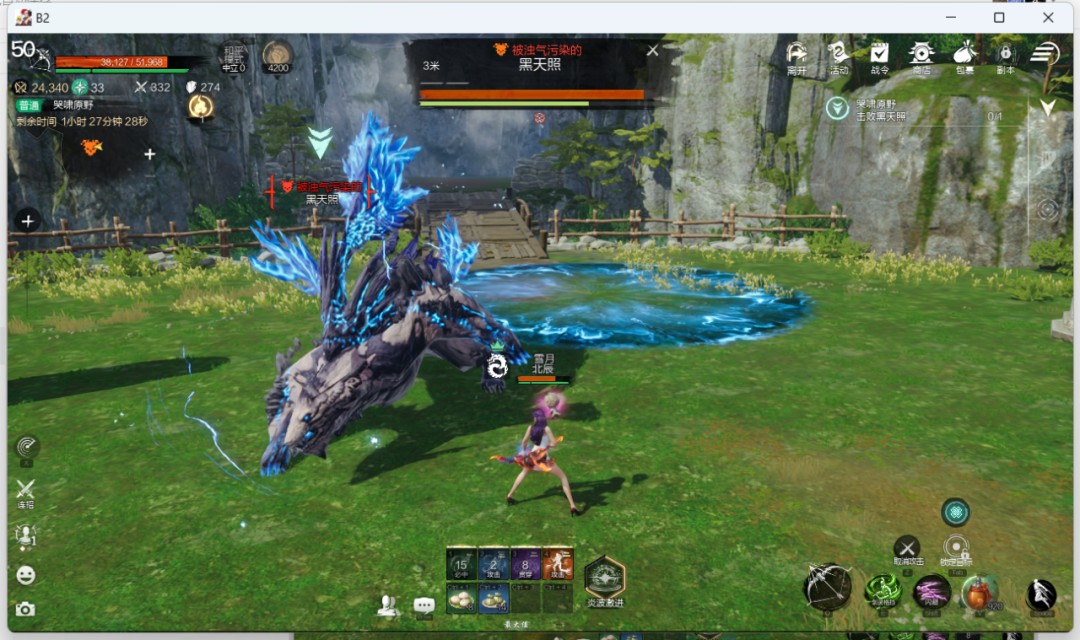Open the 副本 dungeon menu
The height and width of the screenshot is (640, 1080).
(x=1006, y=56)
